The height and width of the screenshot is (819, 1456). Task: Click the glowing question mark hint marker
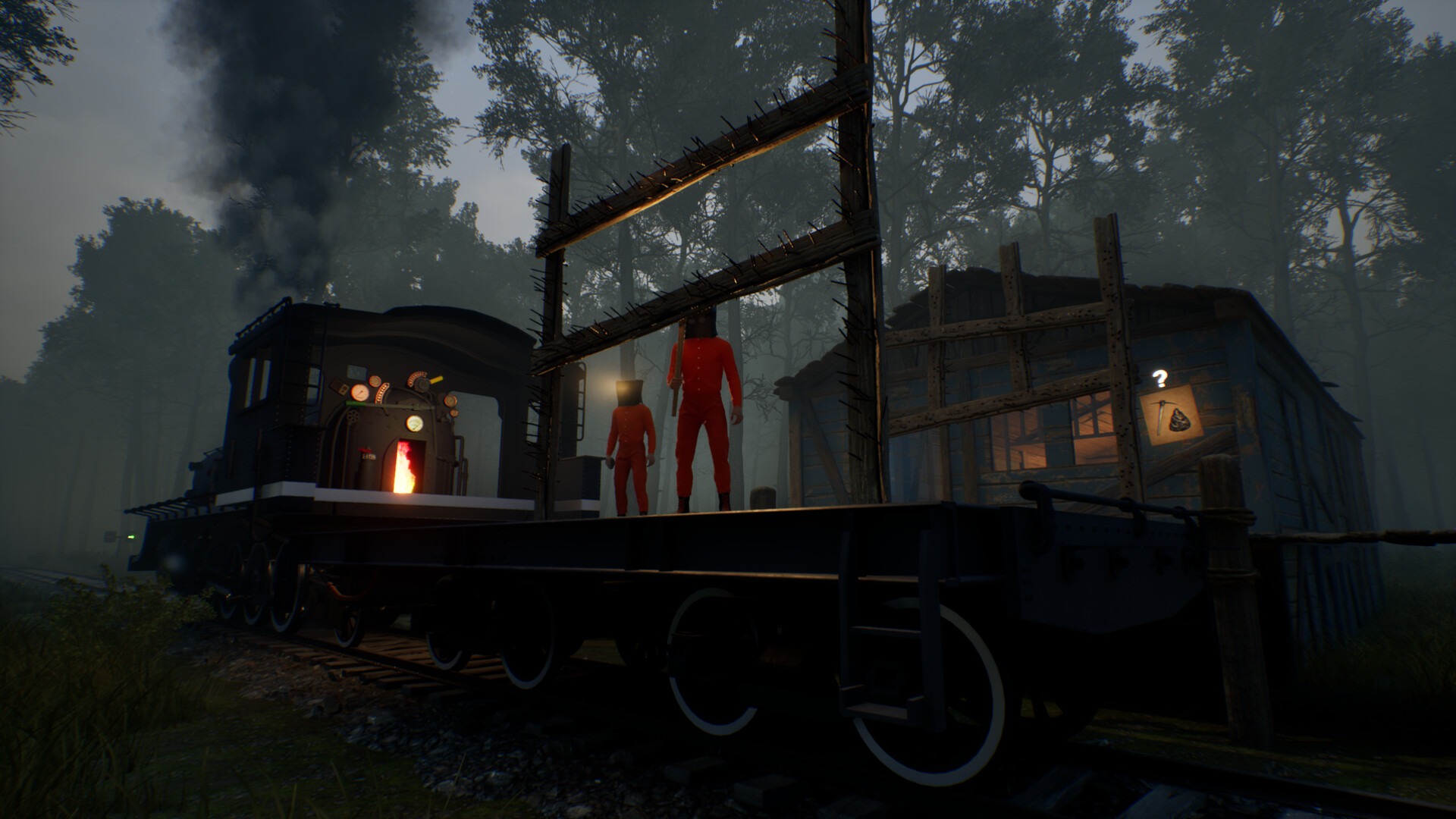pos(1159,378)
